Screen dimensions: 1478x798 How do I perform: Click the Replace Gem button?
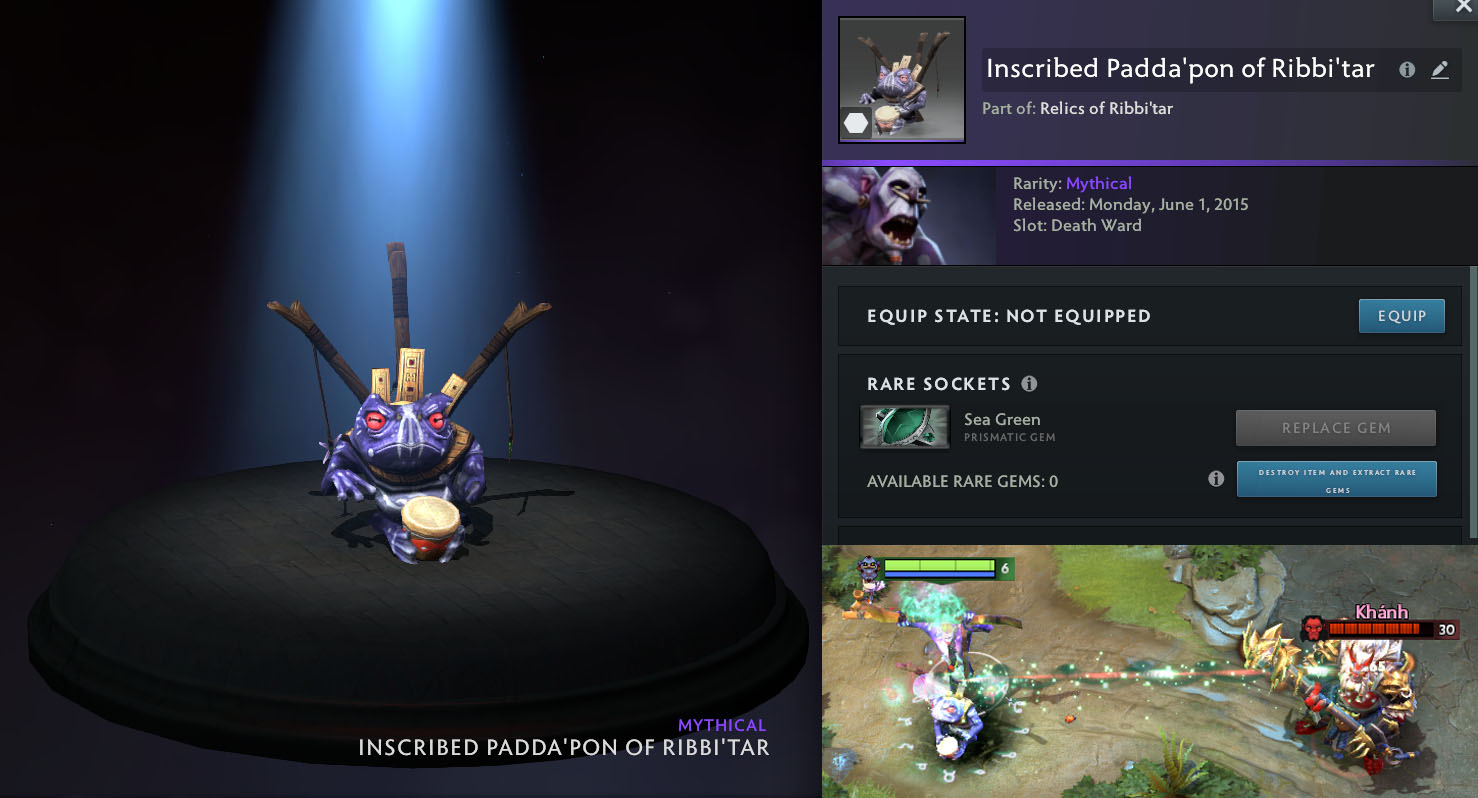click(1335, 428)
